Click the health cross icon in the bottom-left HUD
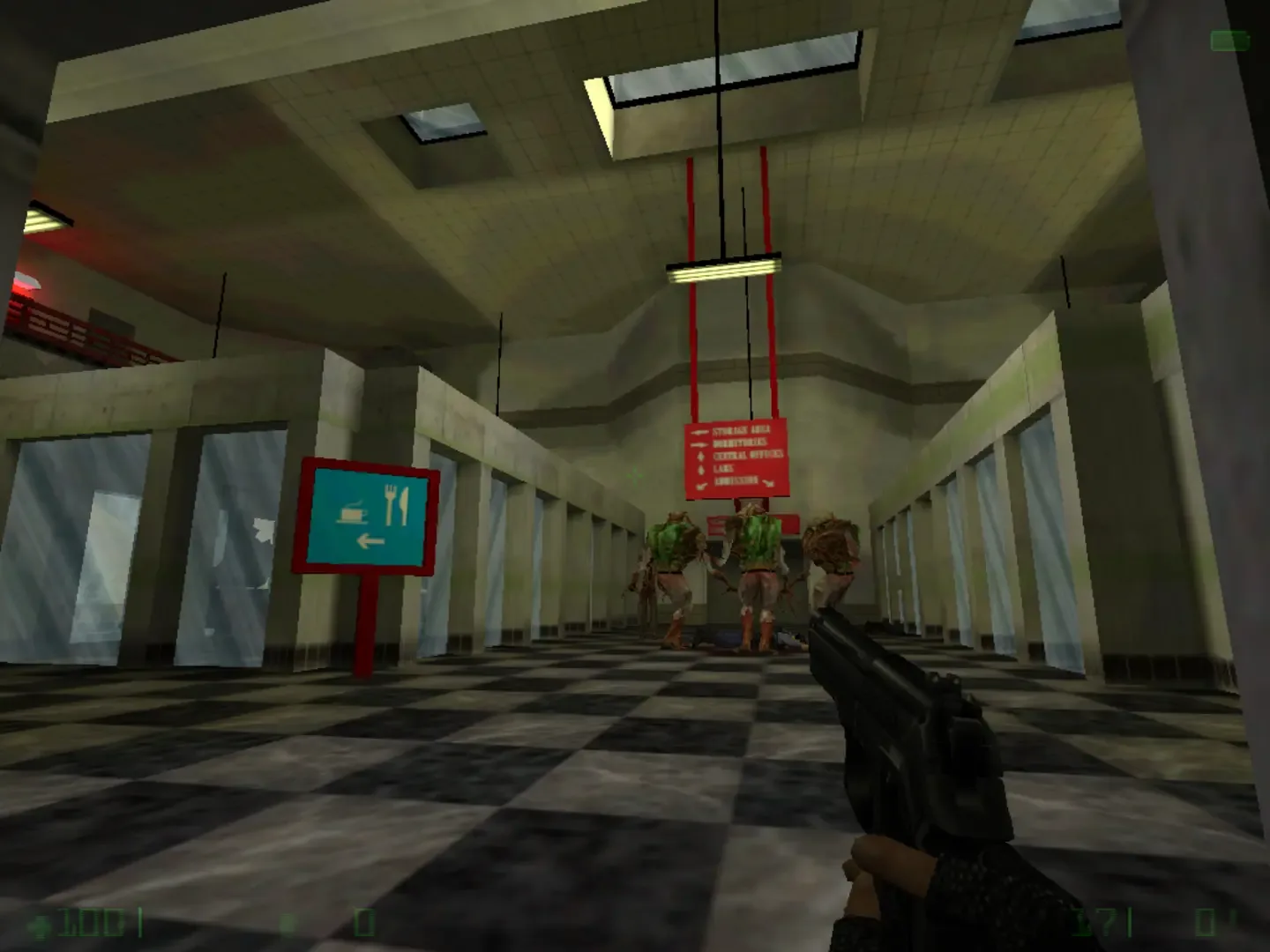 (38, 924)
